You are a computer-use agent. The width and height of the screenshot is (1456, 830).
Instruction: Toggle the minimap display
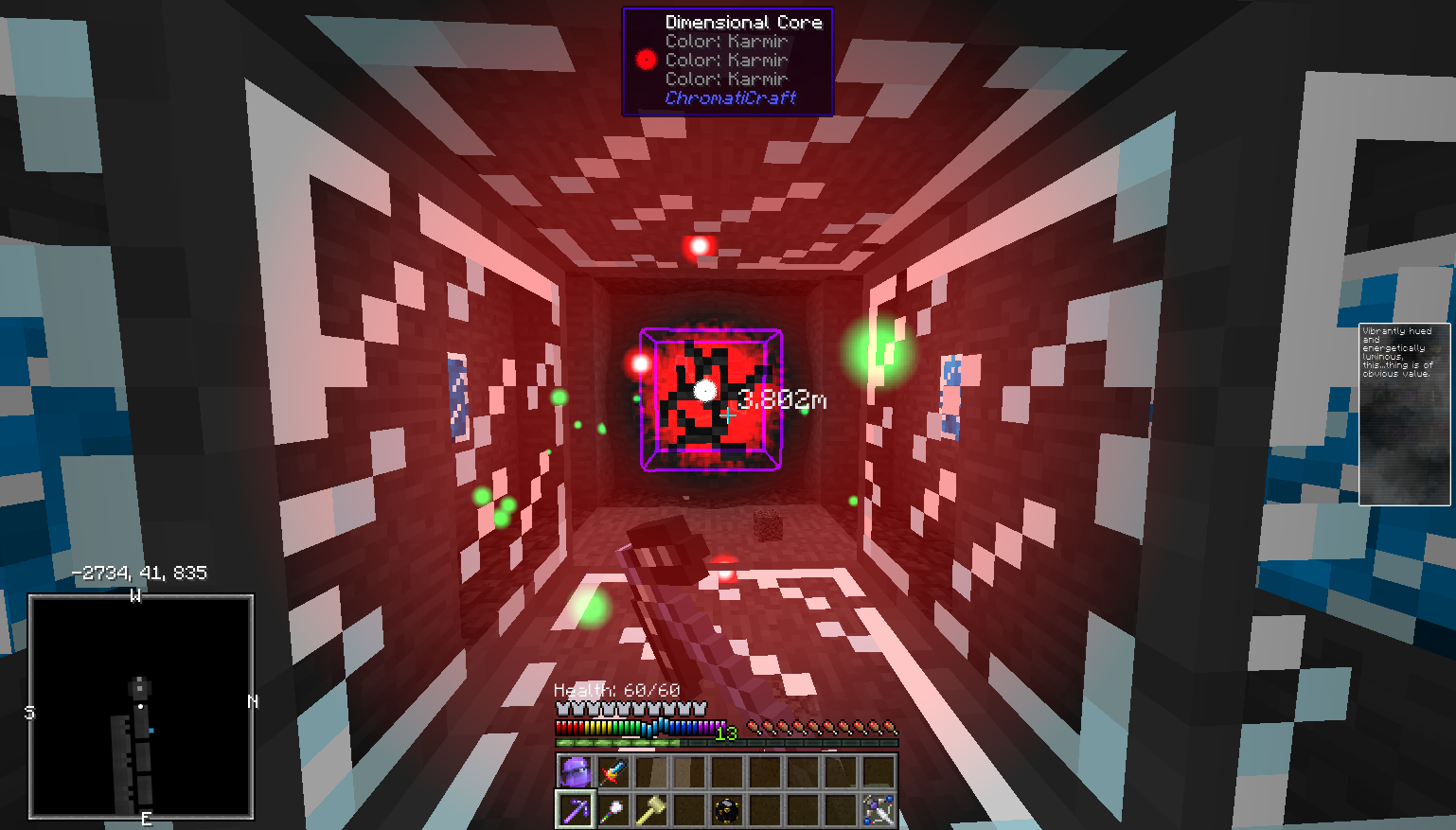click(142, 705)
